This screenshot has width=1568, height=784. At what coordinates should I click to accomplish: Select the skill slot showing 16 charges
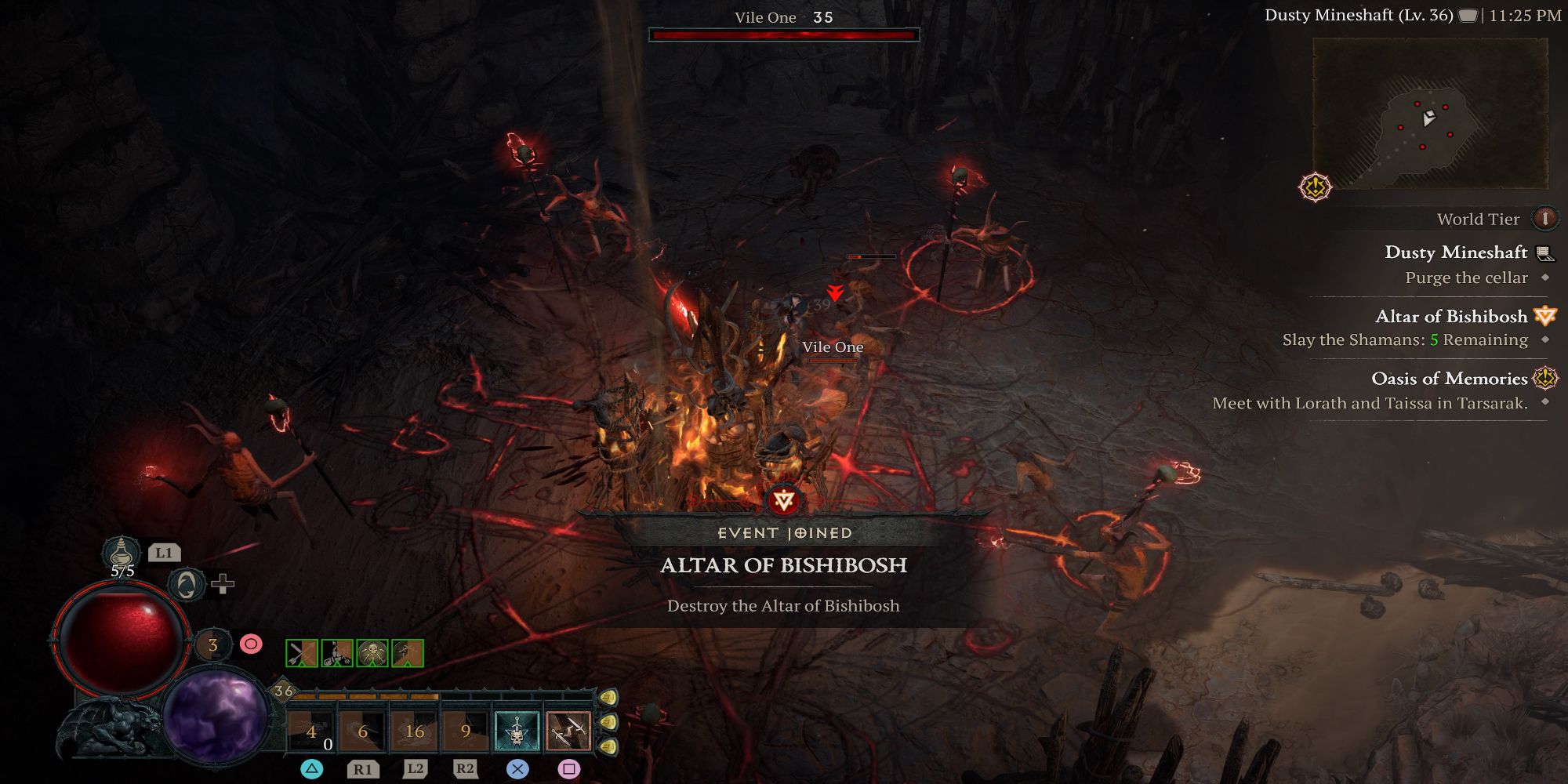click(413, 729)
